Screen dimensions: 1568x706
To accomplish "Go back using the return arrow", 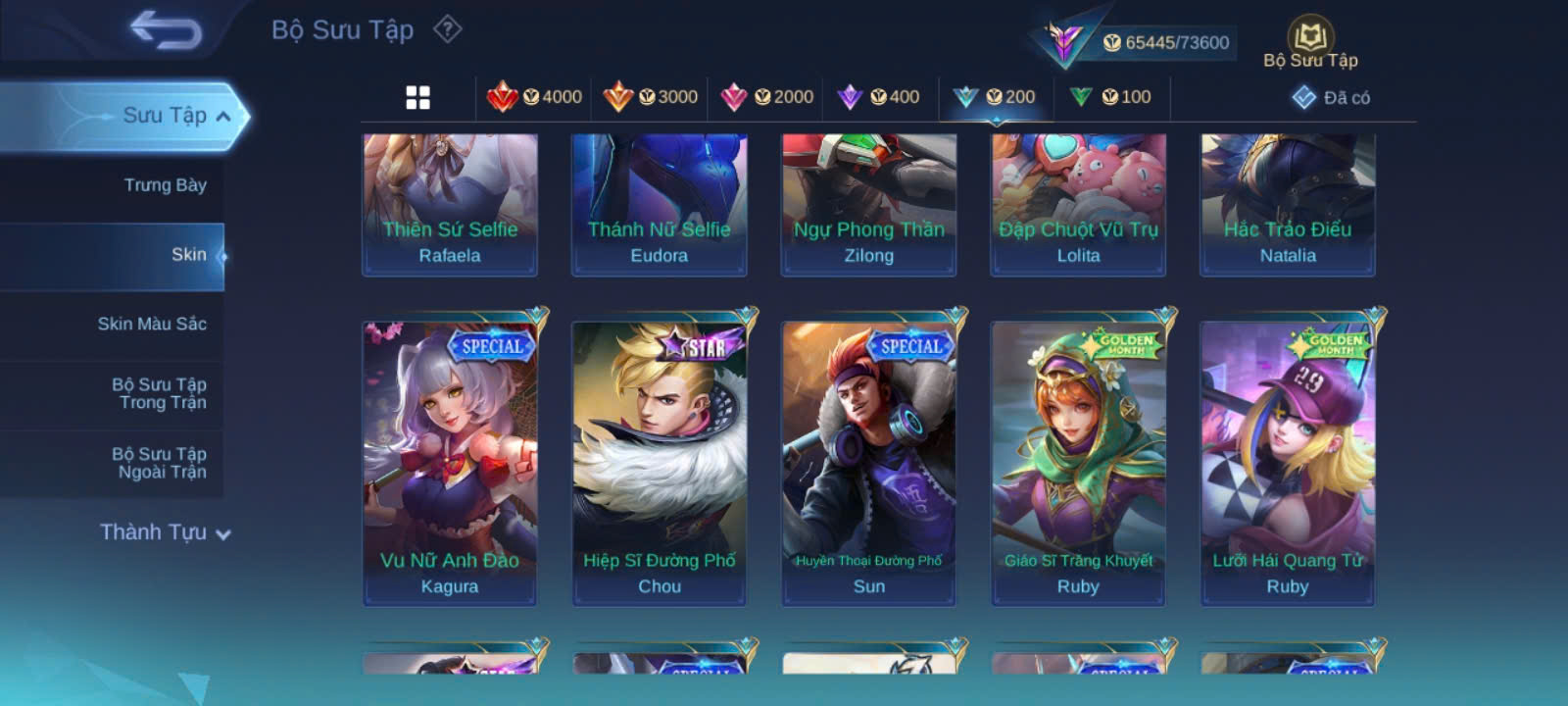I will (x=165, y=31).
